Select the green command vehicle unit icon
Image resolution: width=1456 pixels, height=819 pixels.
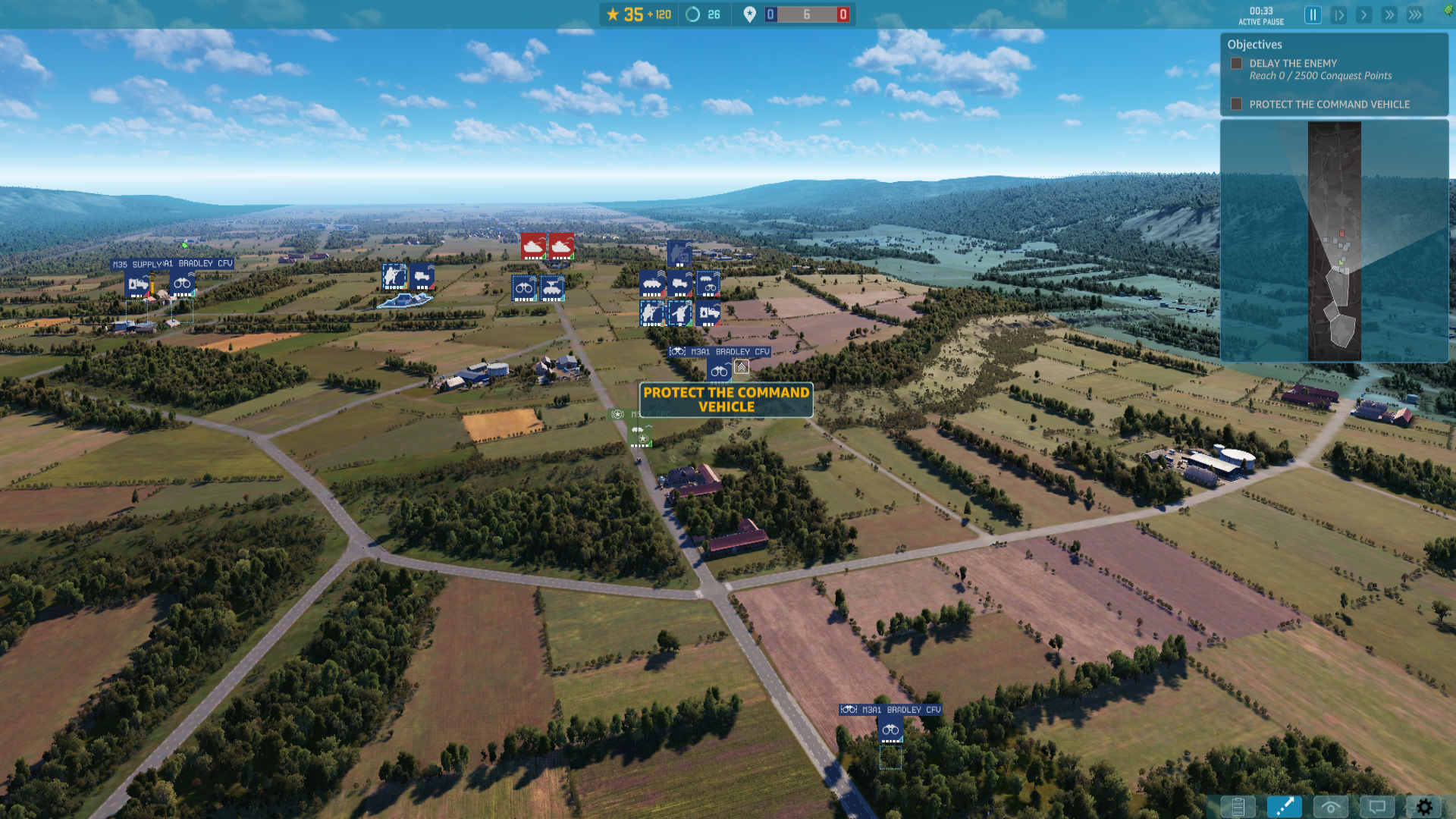[x=641, y=435]
